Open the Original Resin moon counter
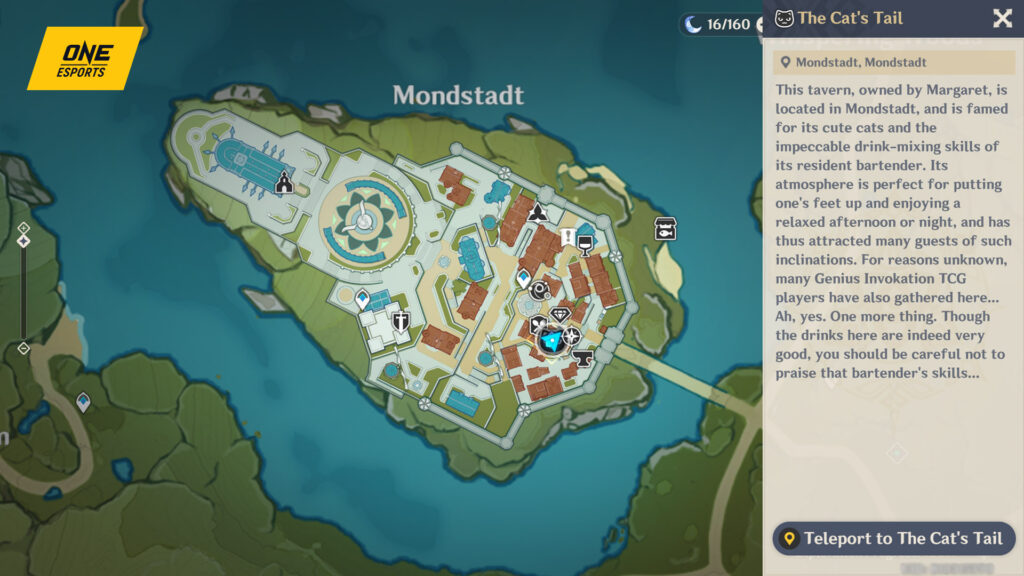Viewport: 1024px width, 576px height. pos(717,24)
